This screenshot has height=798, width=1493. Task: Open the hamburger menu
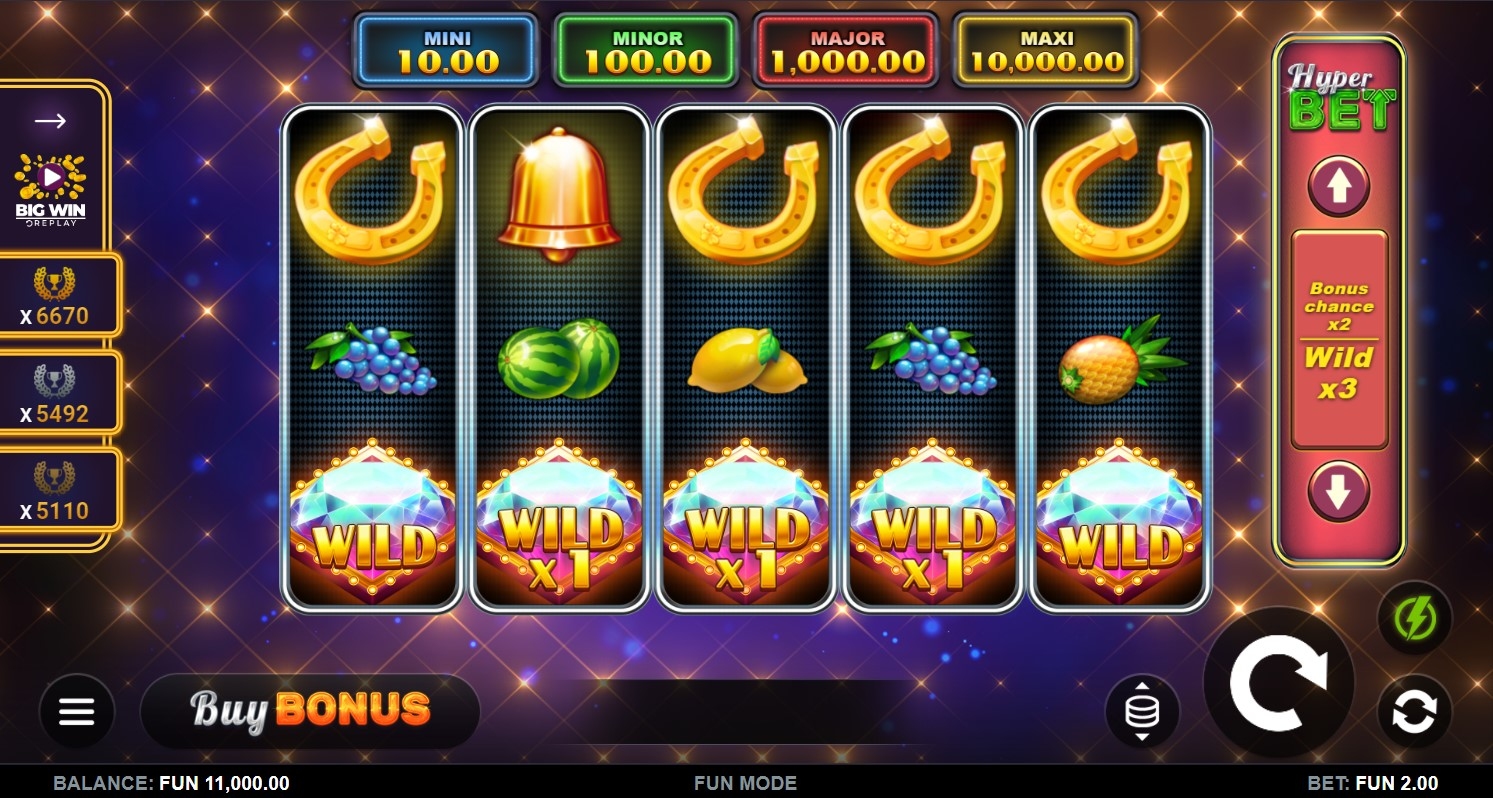76,711
